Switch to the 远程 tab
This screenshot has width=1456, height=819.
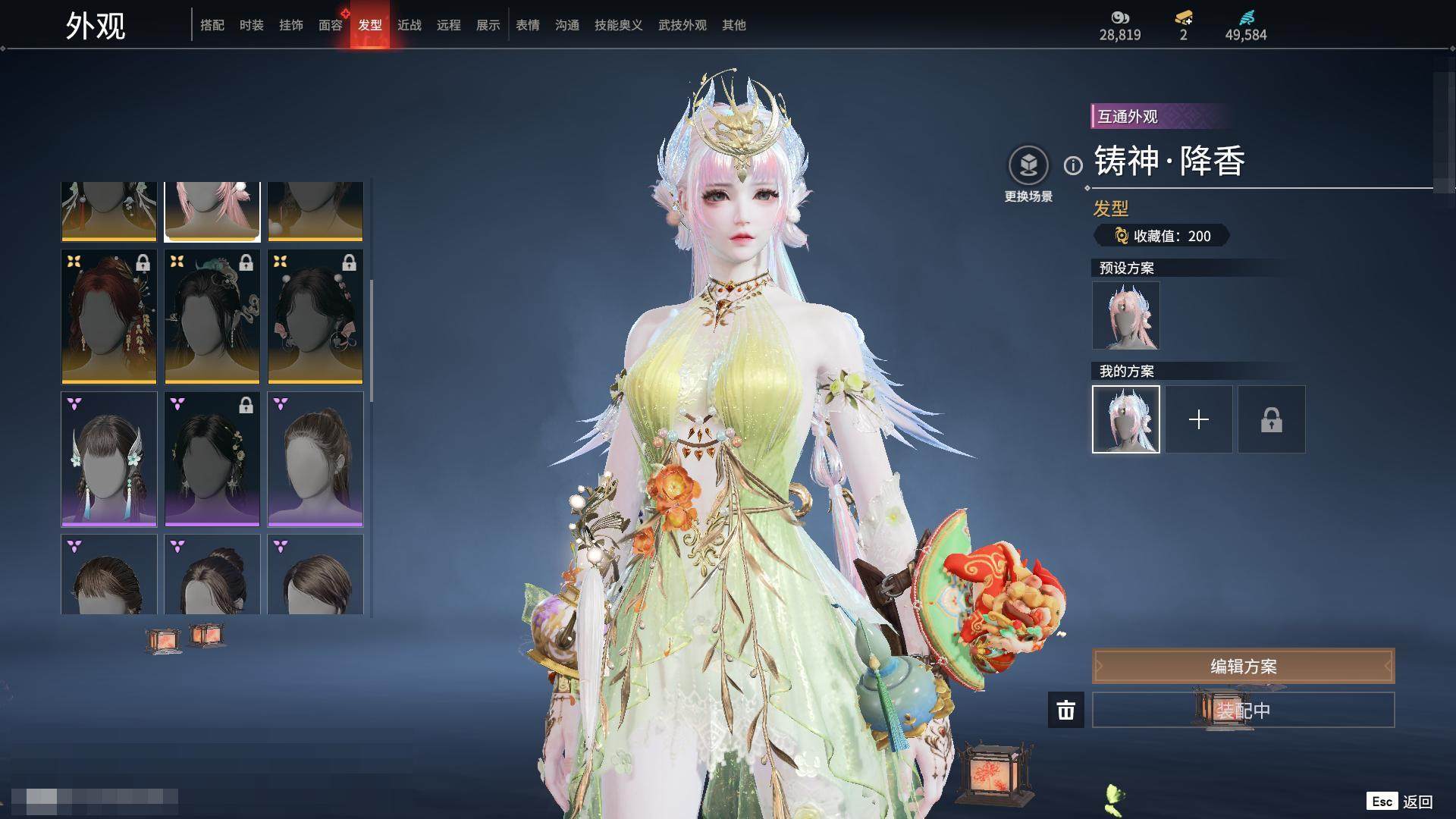coord(449,25)
